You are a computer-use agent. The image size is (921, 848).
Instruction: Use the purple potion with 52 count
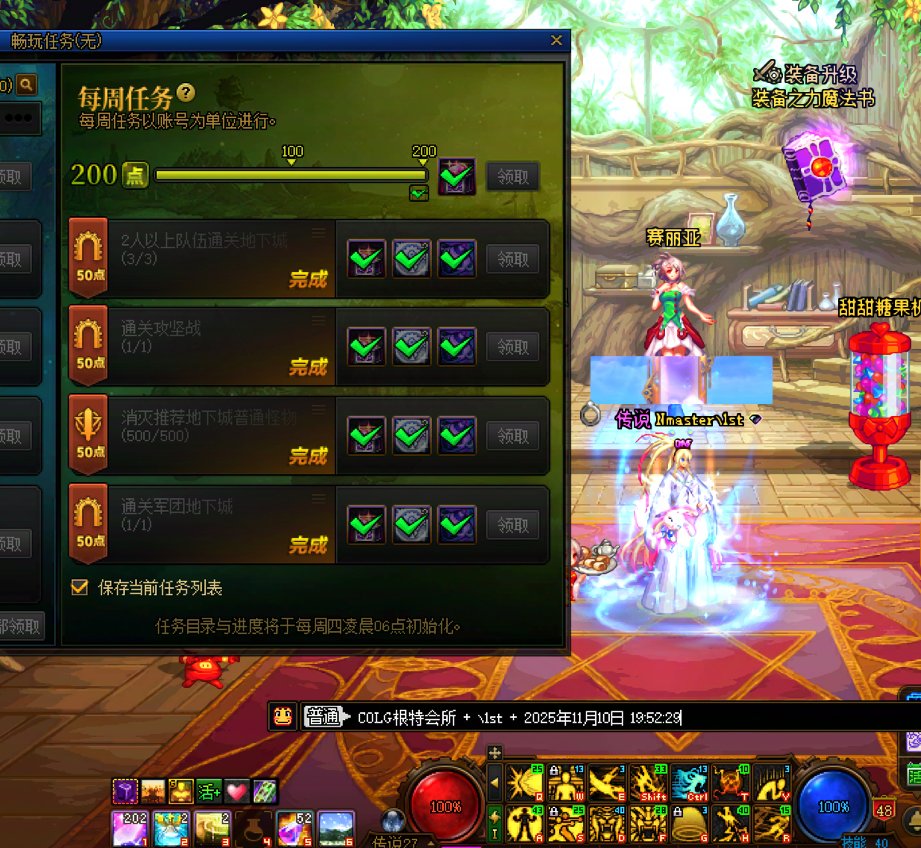coord(293,829)
